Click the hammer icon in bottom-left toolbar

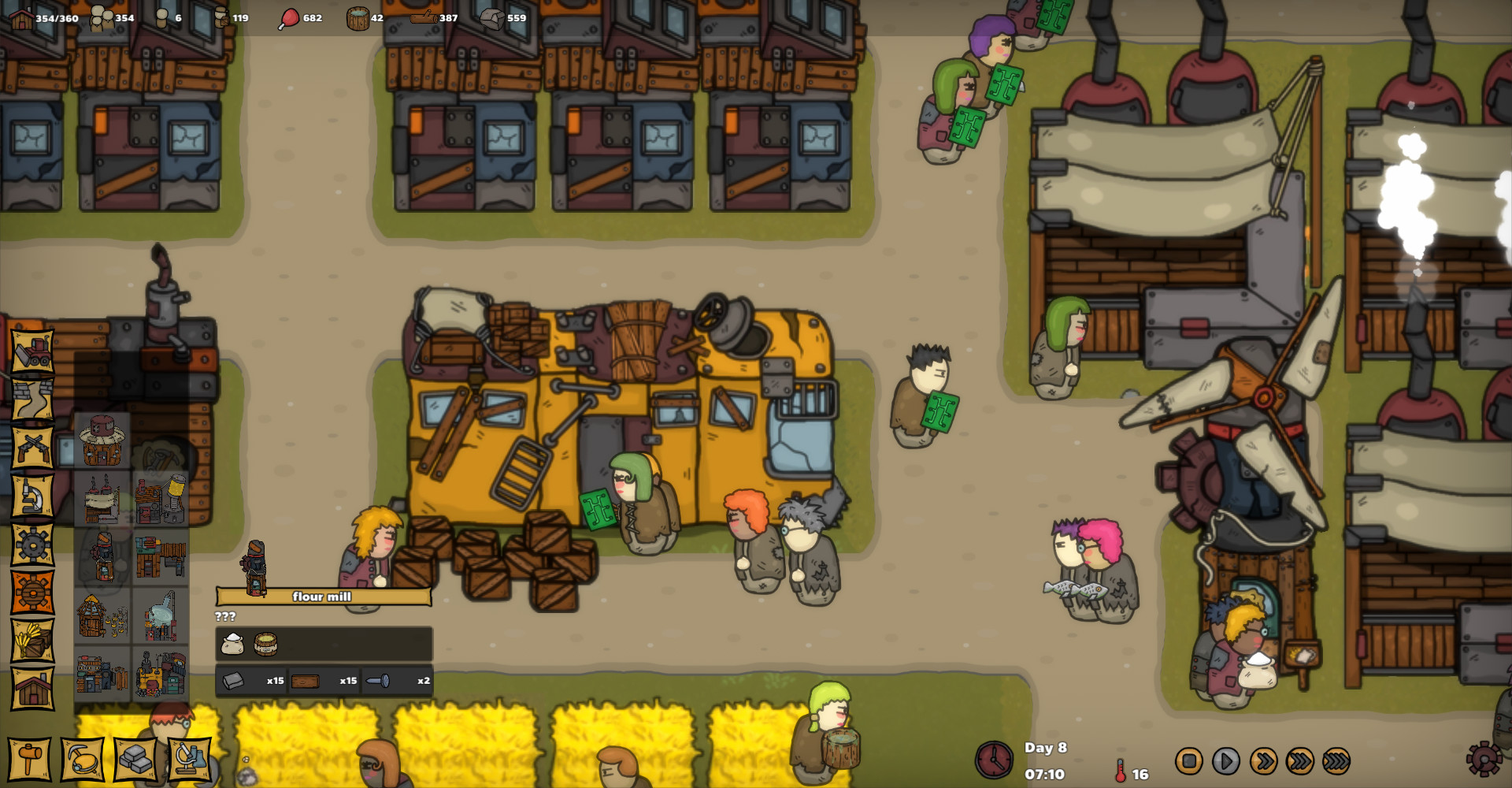pos(29,760)
